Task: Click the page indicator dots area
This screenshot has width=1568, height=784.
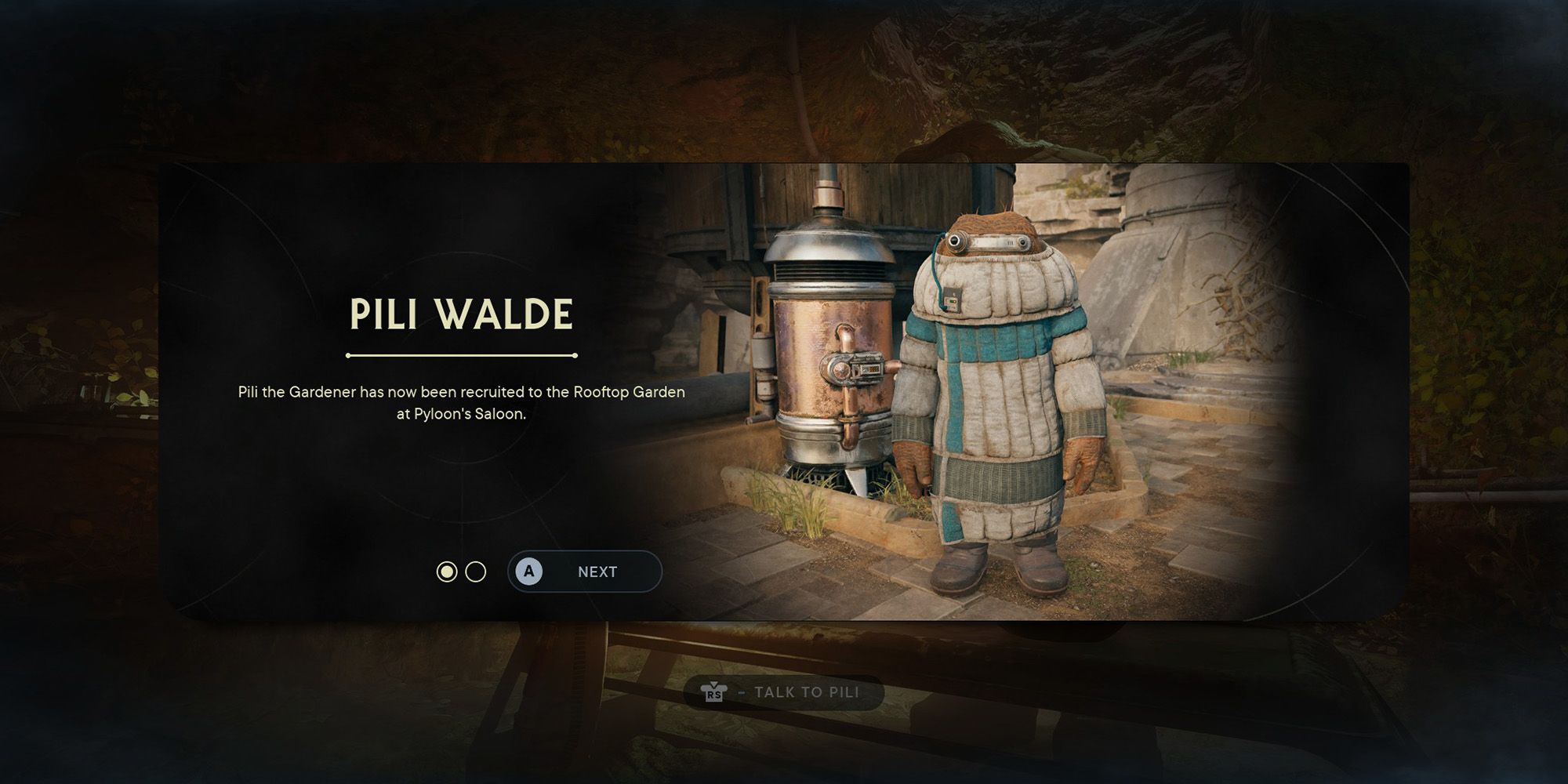Action: pos(461,572)
